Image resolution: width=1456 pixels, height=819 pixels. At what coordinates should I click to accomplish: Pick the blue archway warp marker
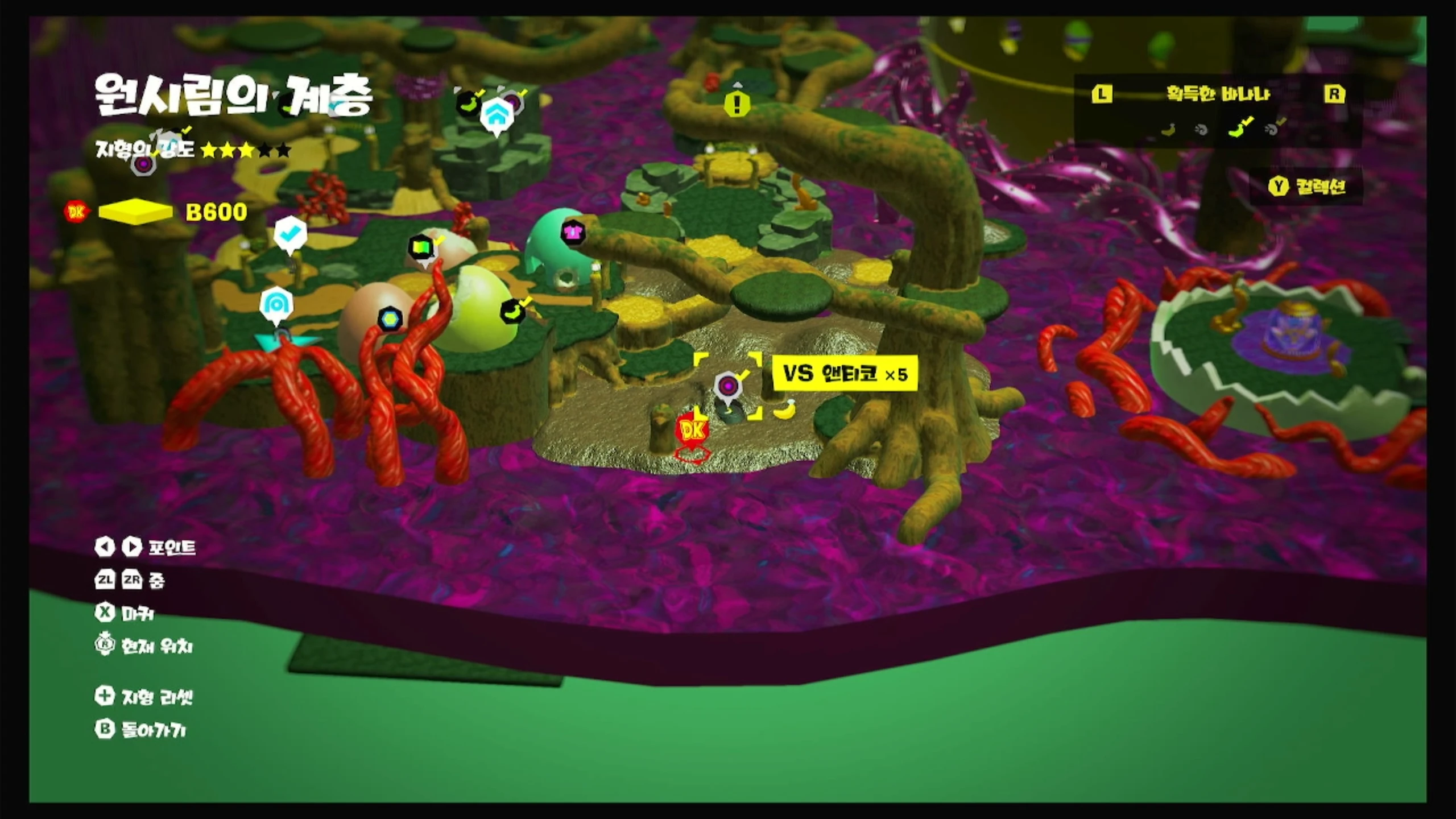coord(276,305)
